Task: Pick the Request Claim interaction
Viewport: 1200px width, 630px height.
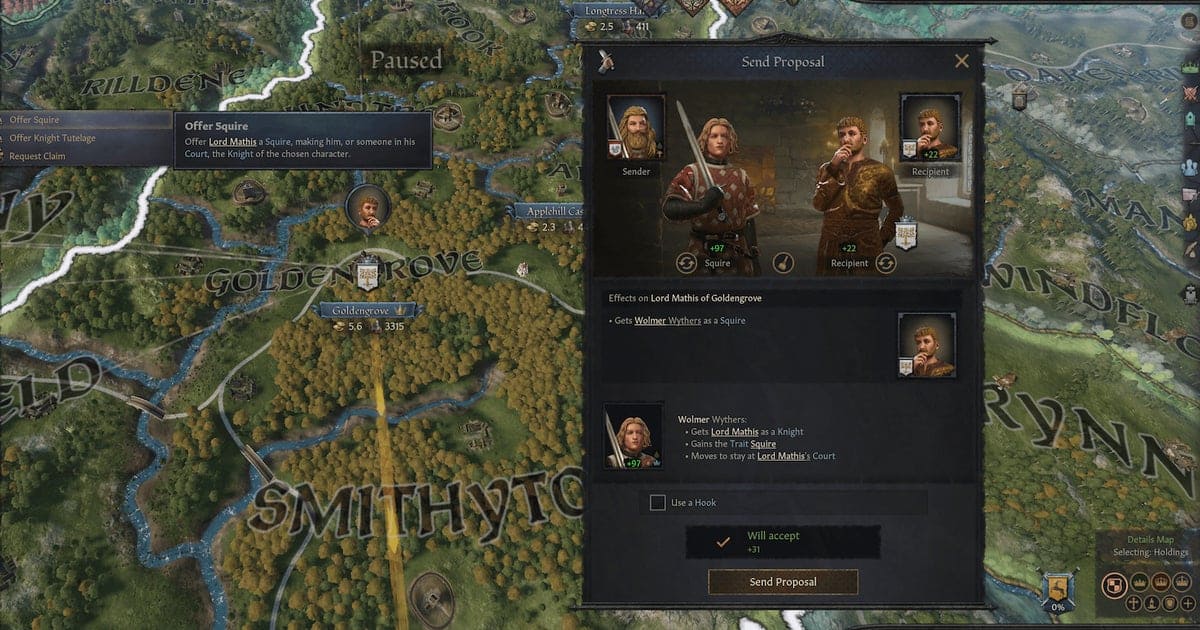Action: [x=40, y=155]
